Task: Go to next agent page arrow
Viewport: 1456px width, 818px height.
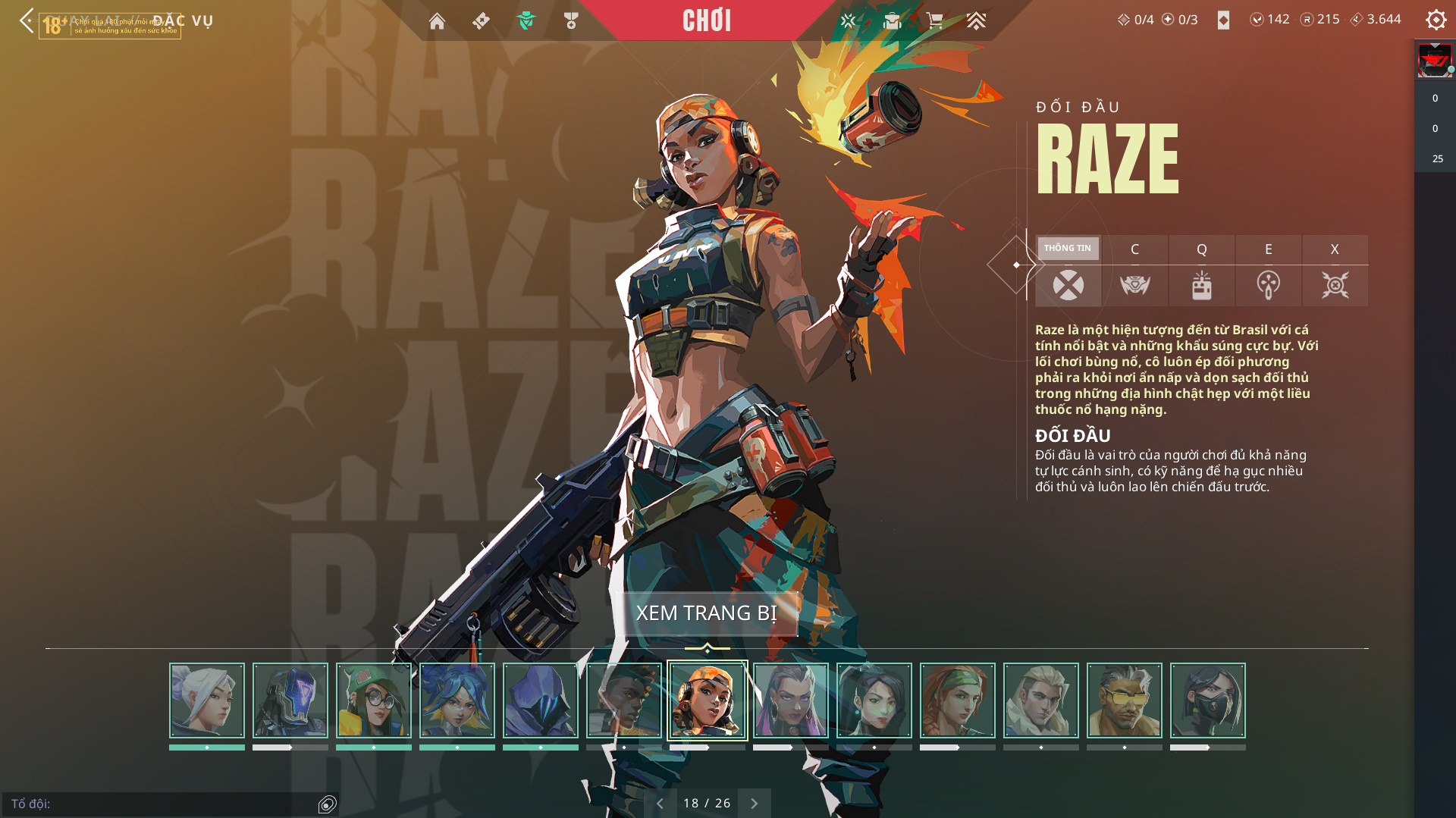Action: coord(755,804)
